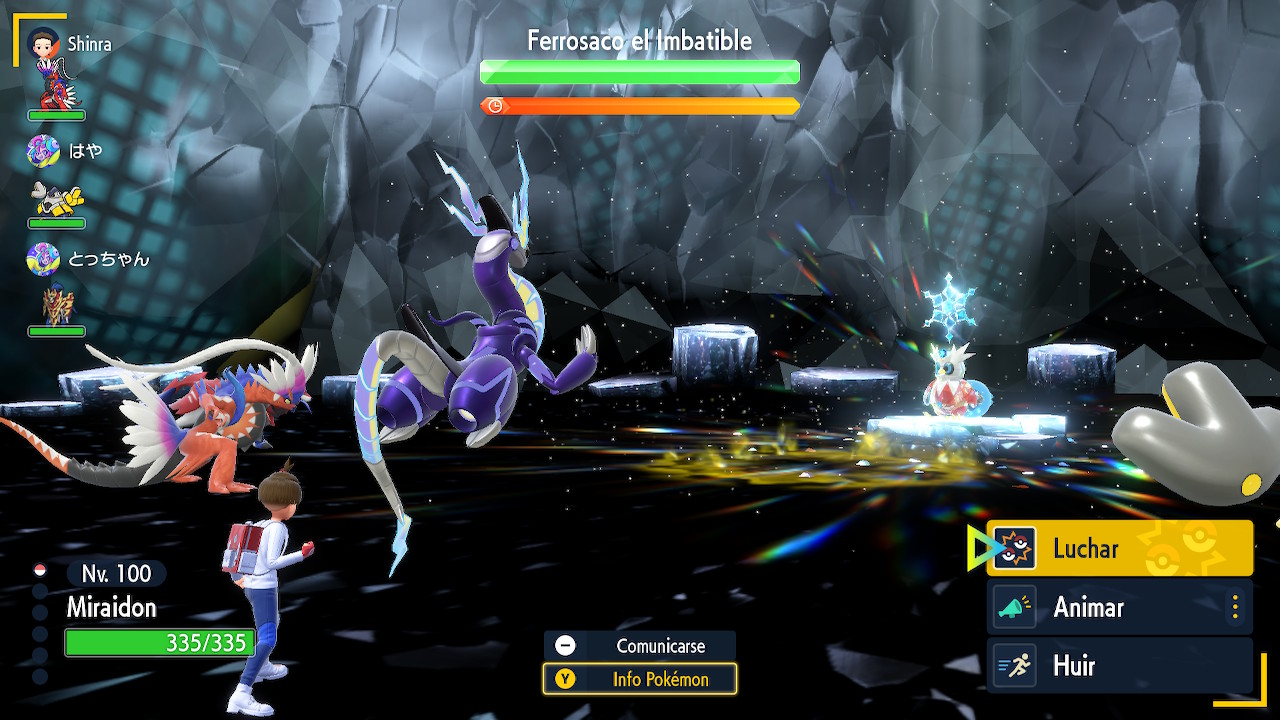Select Huir to flee the raid
The height and width of the screenshot is (720, 1280).
pyautogui.click(x=1119, y=666)
